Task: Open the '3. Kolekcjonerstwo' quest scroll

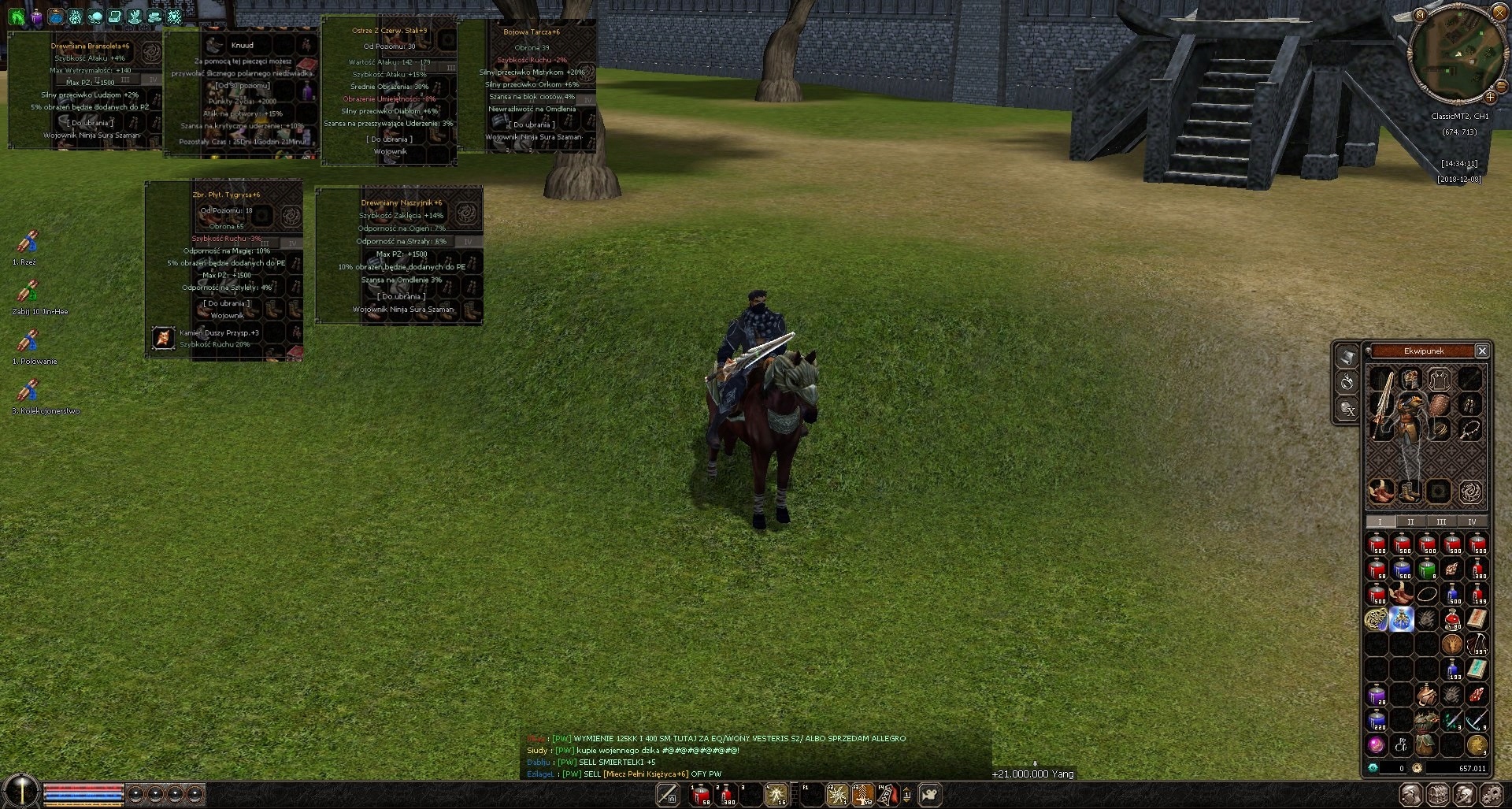Action: (x=28, y=391)
